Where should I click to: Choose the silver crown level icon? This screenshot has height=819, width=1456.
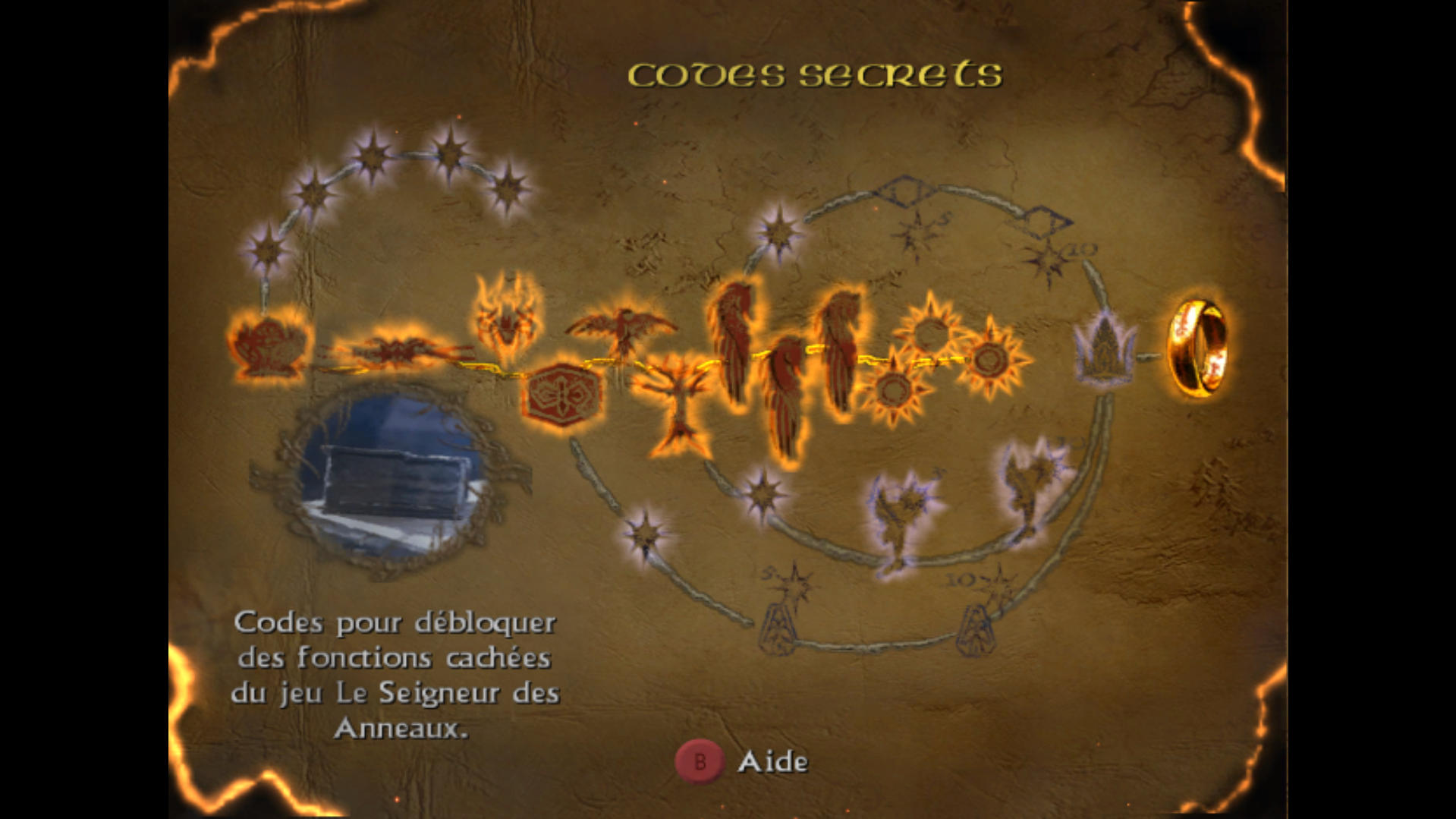[1104, 351]
